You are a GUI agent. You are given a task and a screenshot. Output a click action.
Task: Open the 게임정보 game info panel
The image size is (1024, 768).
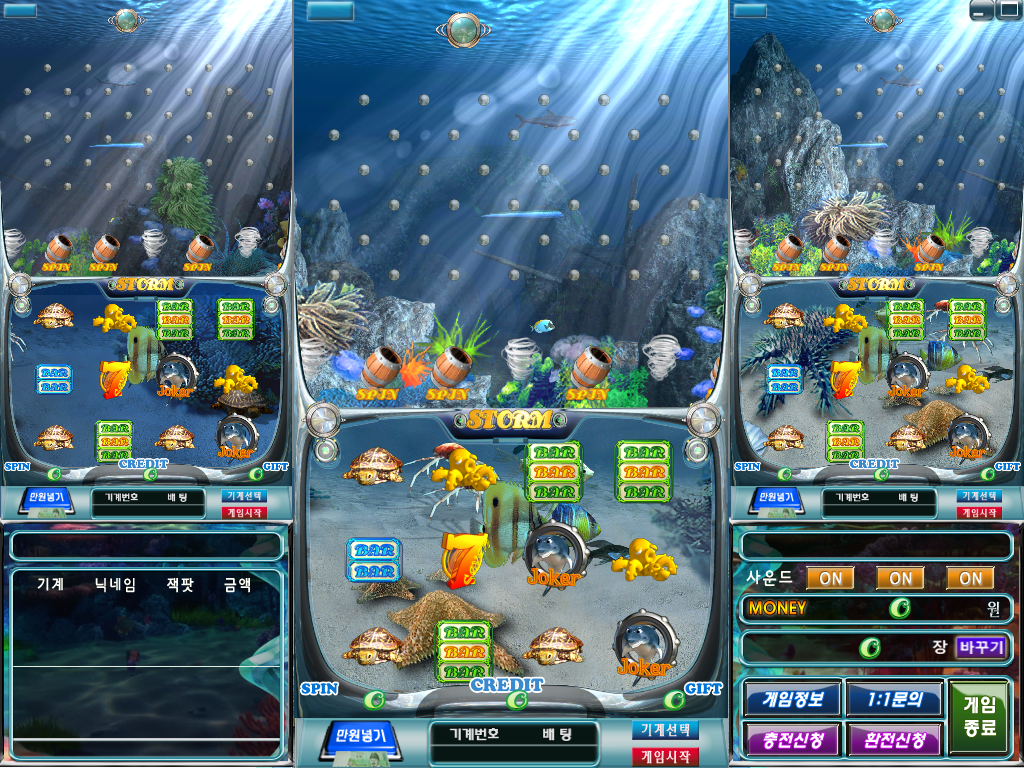tap(792, 698)
